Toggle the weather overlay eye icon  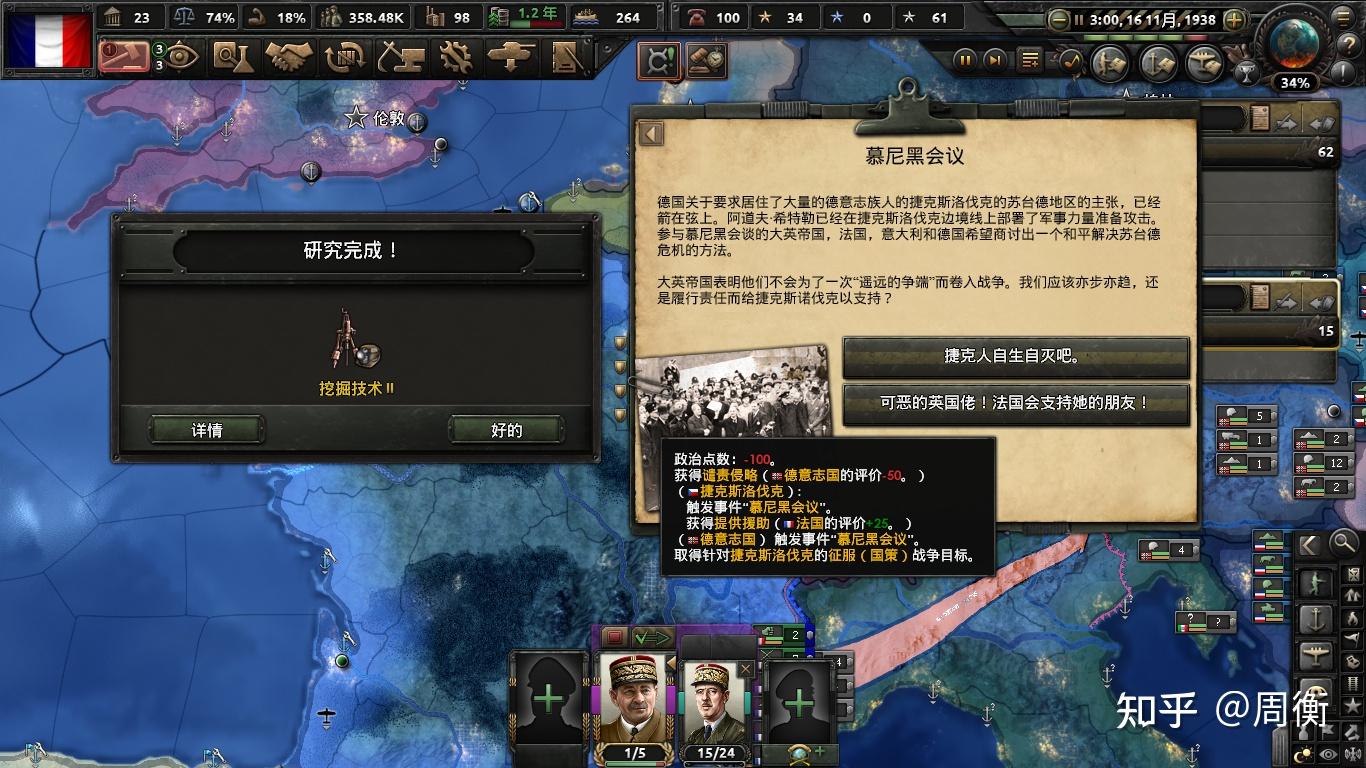(x=1328, y=752)
